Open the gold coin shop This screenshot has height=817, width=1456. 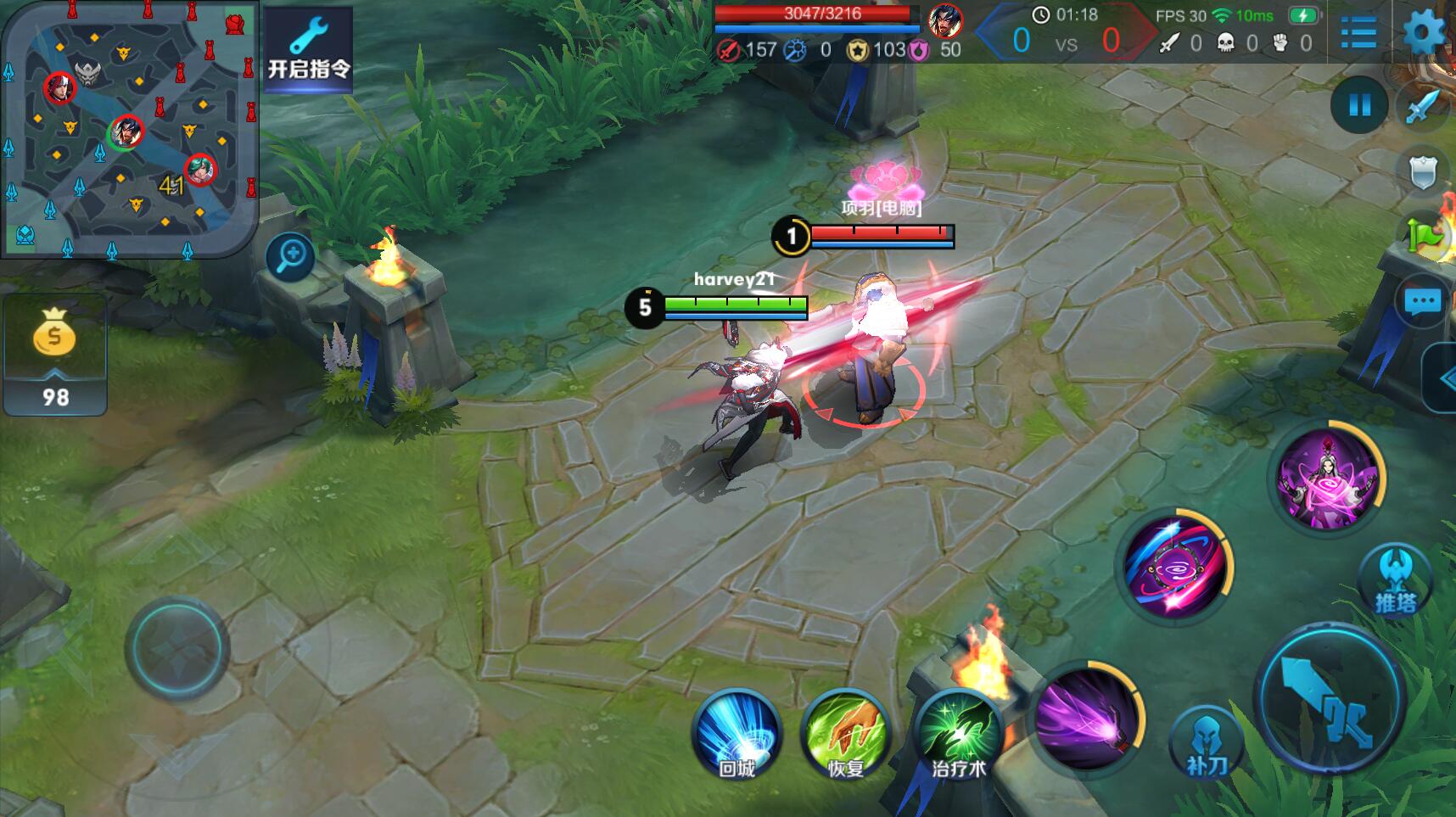pyautogui.click(x=55, y=354)
